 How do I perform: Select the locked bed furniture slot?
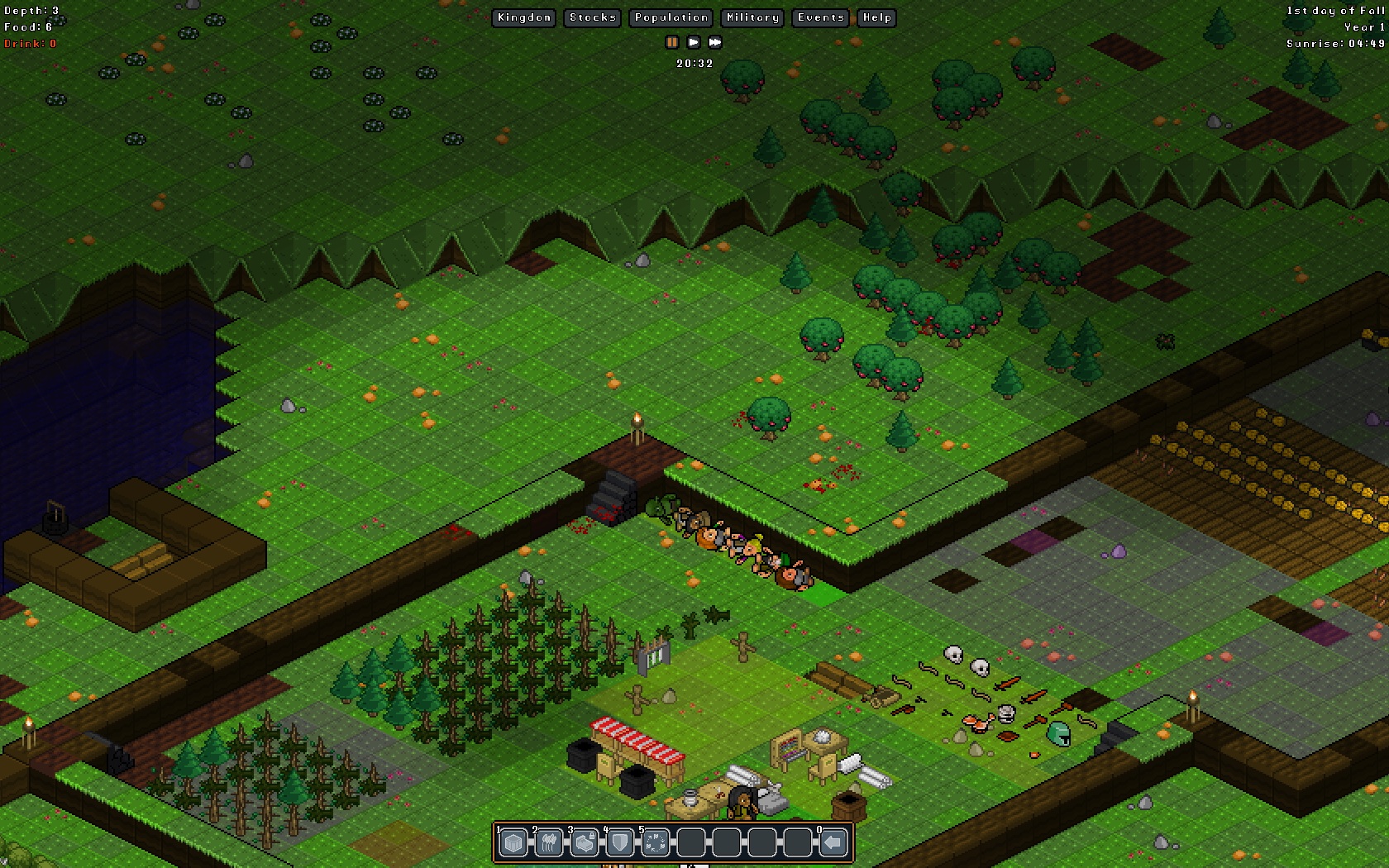(x=585, y=843)
